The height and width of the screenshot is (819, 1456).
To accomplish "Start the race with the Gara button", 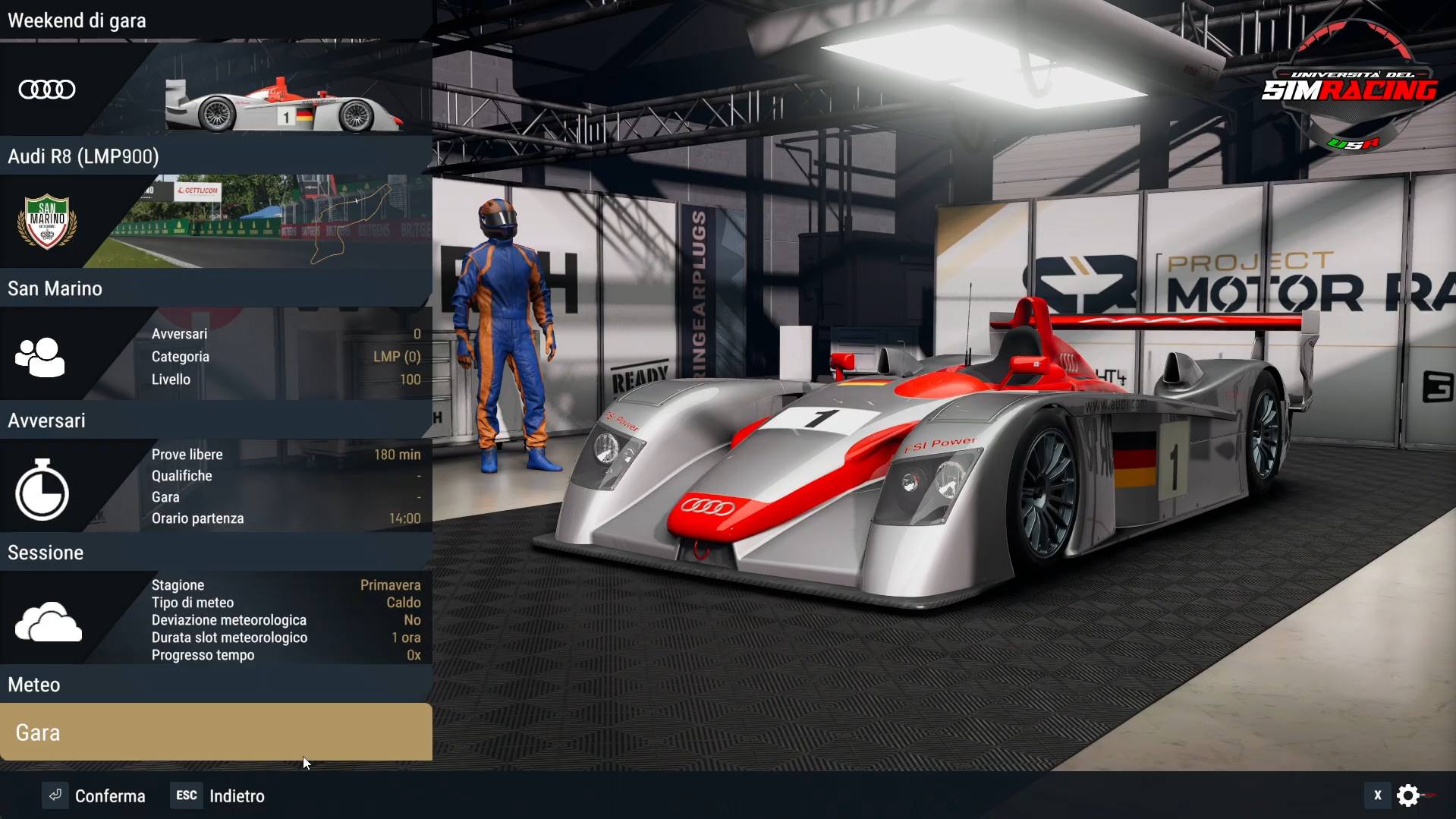I will coord(216,732).
